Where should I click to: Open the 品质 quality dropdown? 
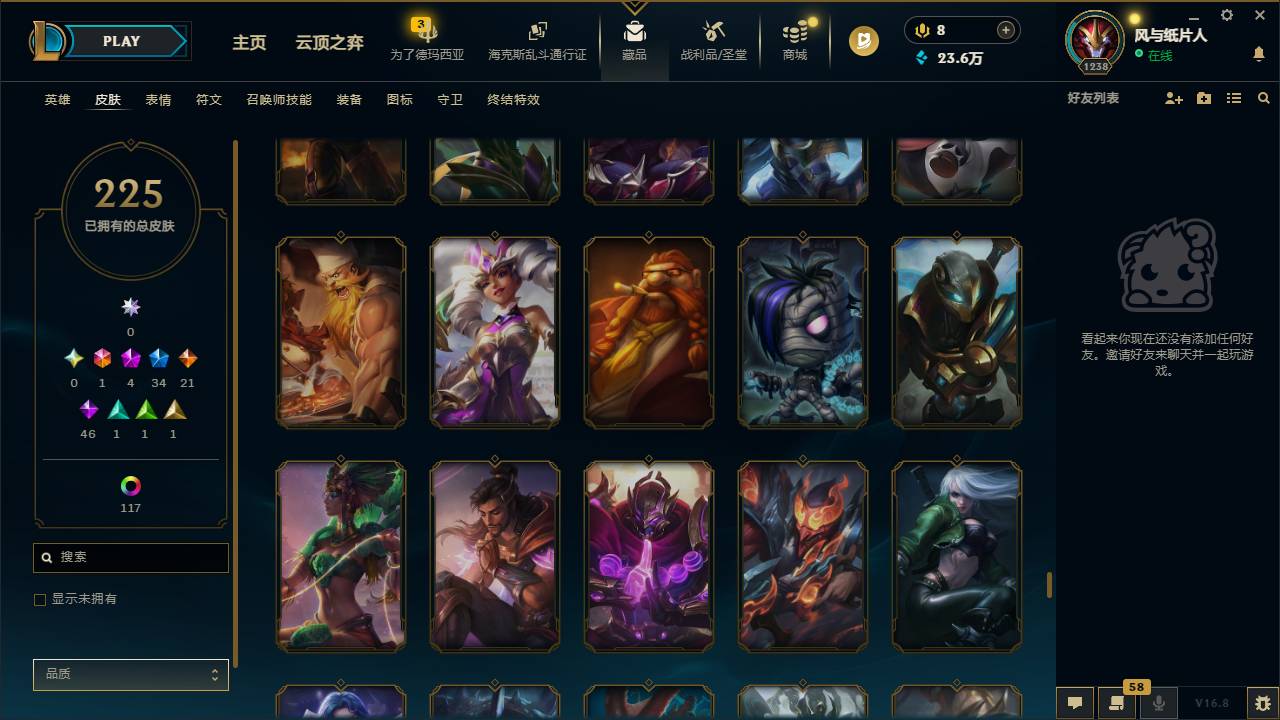(x=130, y=674)
